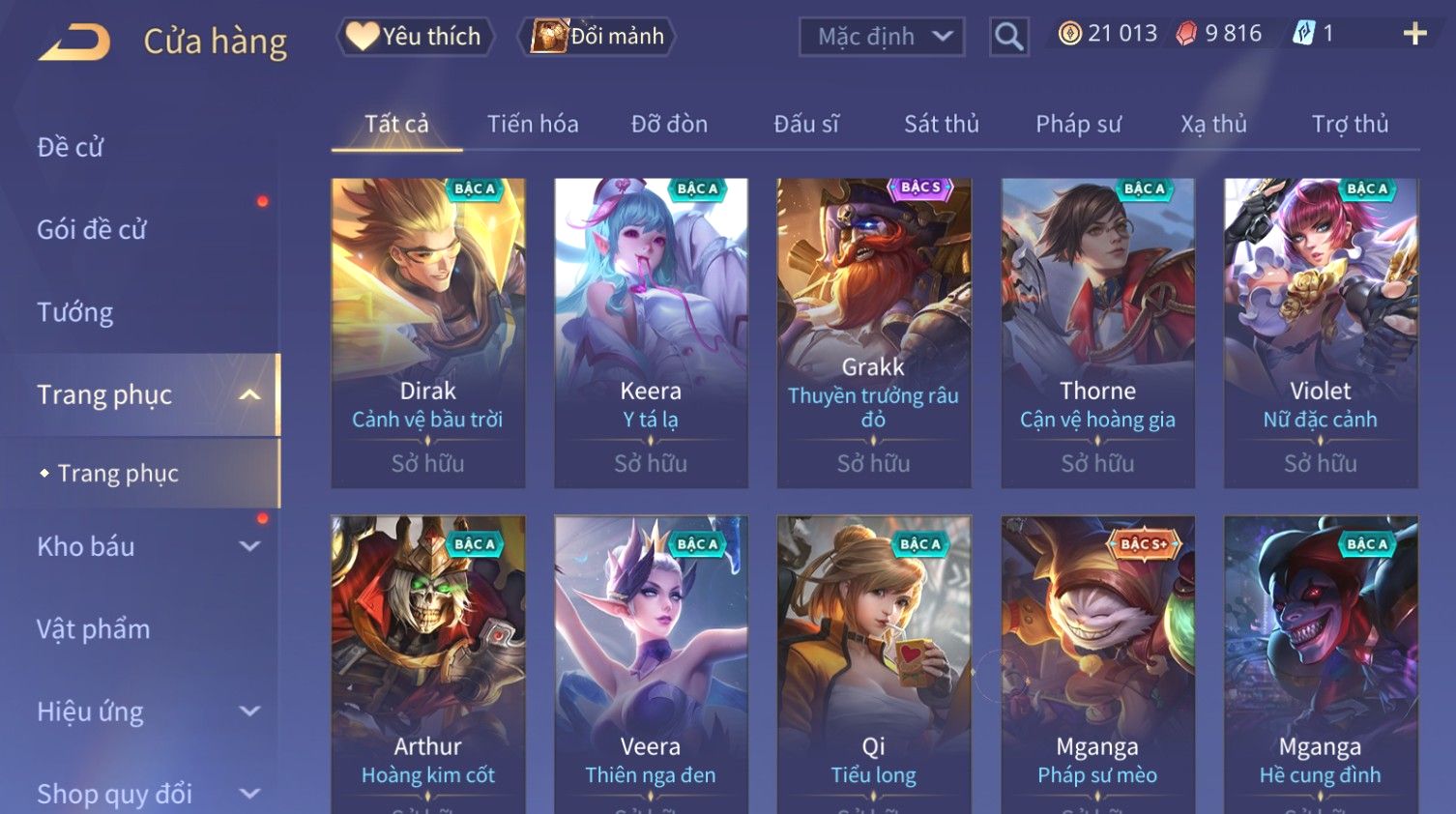
Task: Show Sát thủ skins tab
Action: (941, 124)
